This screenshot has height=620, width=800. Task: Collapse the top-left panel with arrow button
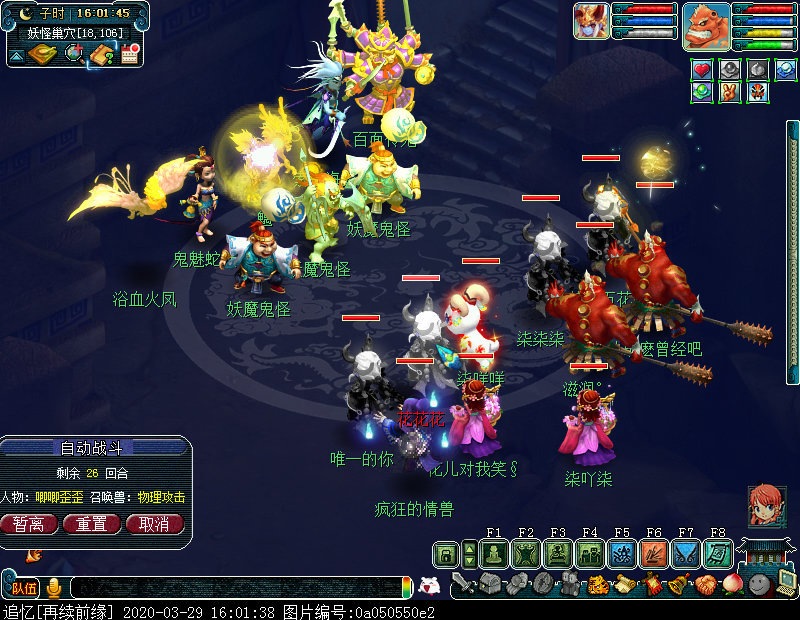point(16,55)
